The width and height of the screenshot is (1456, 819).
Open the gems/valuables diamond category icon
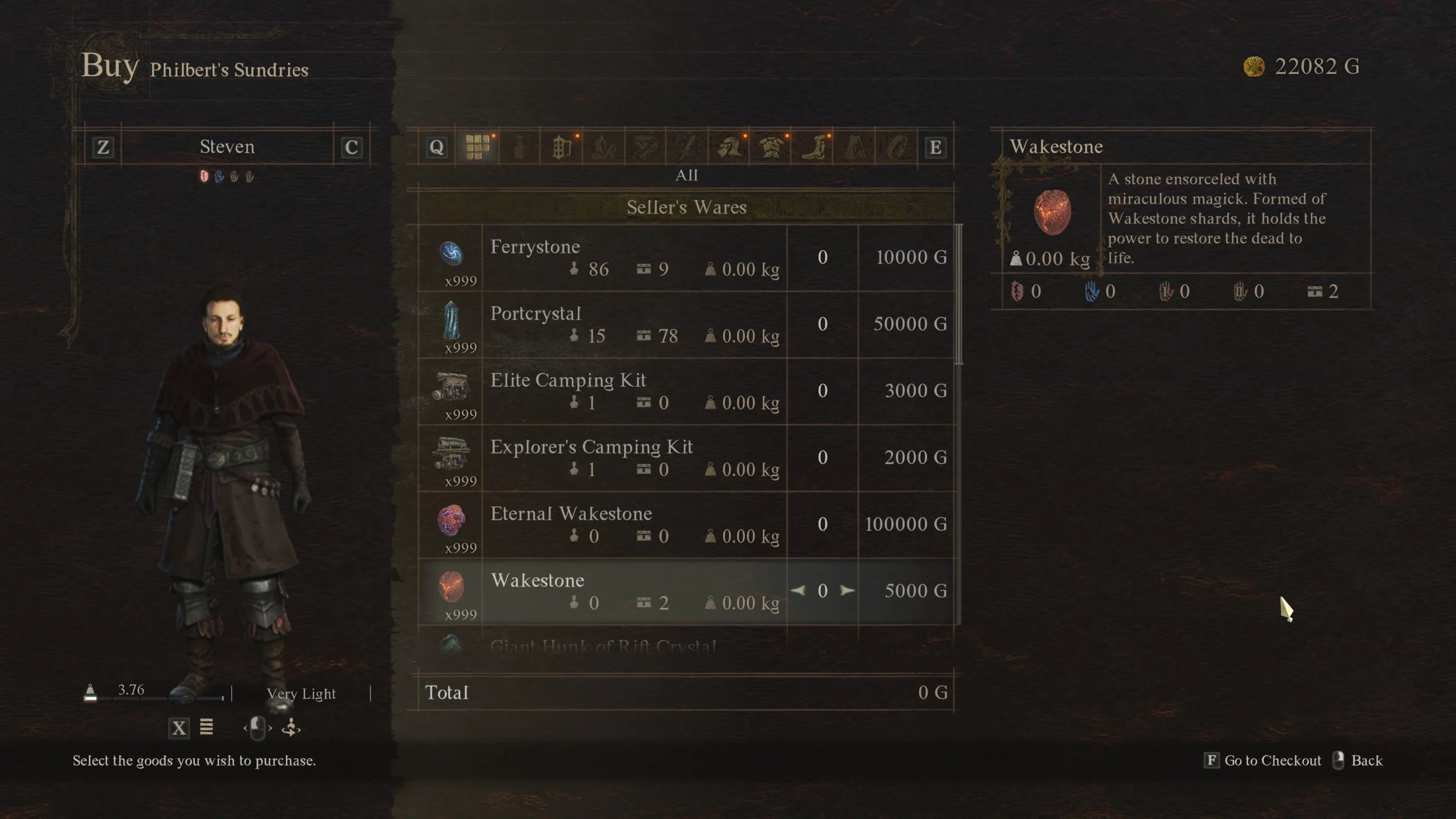[644, 147]
